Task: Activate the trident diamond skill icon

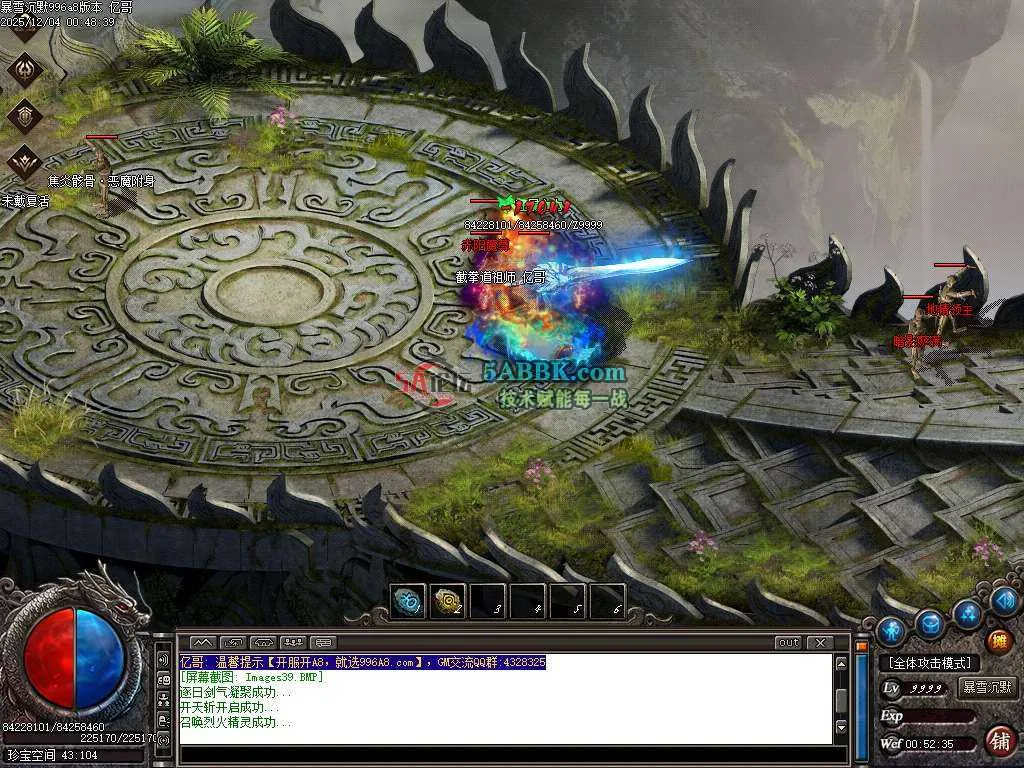Action: coord(24,68)
